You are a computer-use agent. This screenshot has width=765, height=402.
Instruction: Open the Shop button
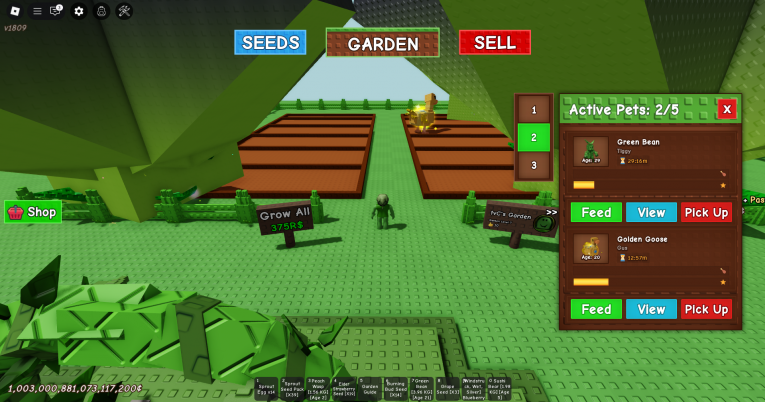coord(33,212)
